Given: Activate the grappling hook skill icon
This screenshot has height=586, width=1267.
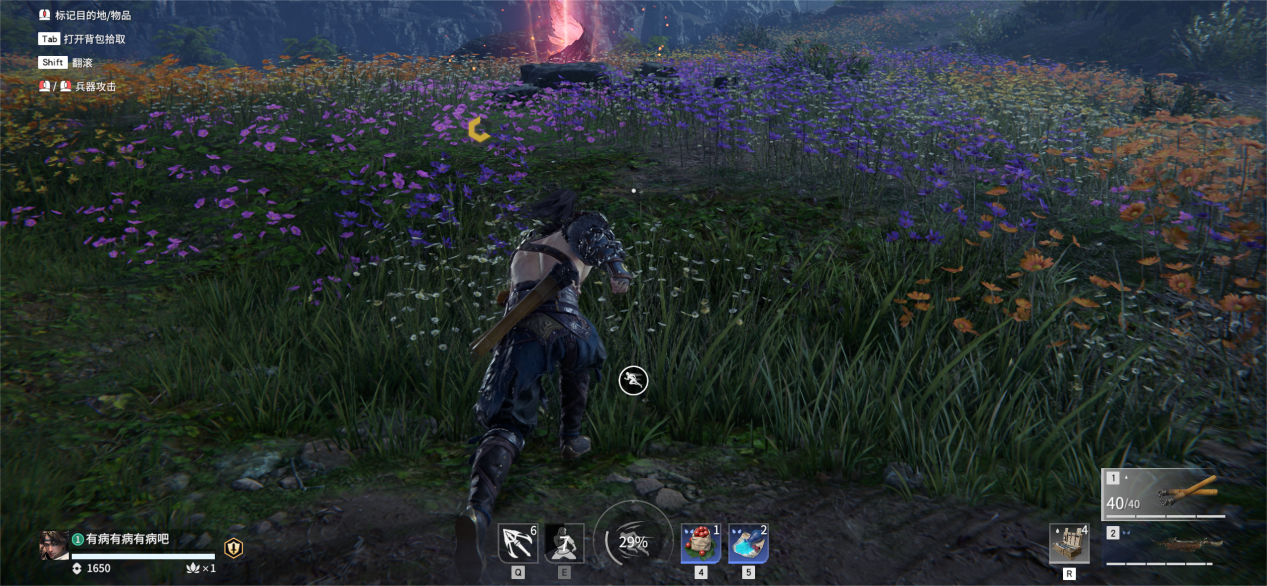Looking at the screenshot, I should [x=517, y=543].
